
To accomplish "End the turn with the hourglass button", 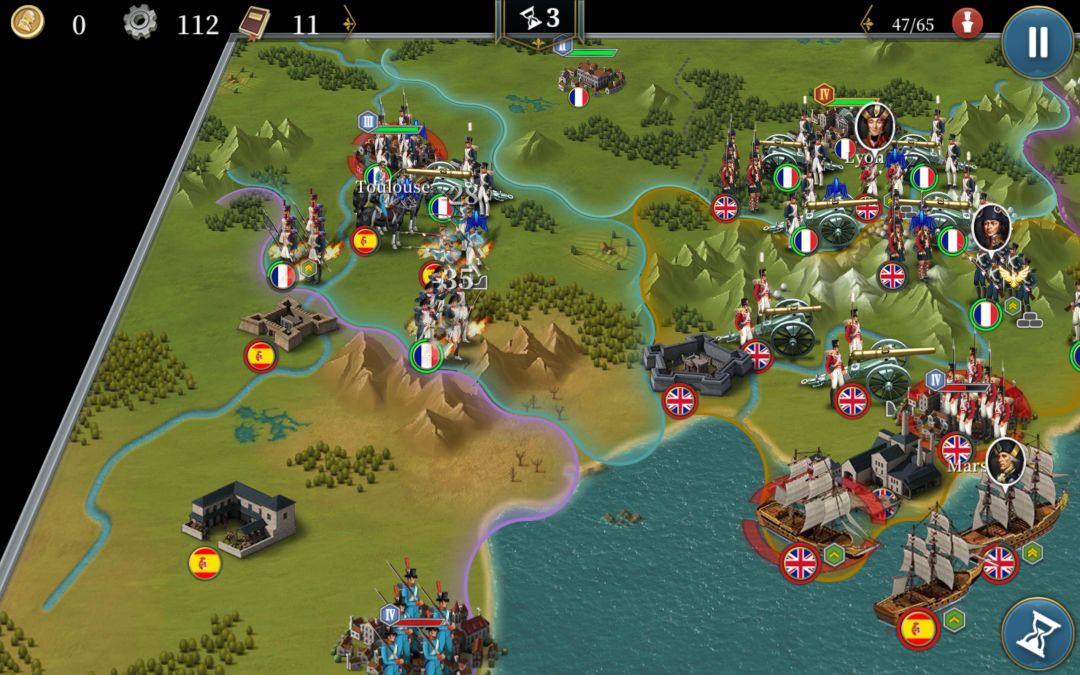I will (1037, 633).
